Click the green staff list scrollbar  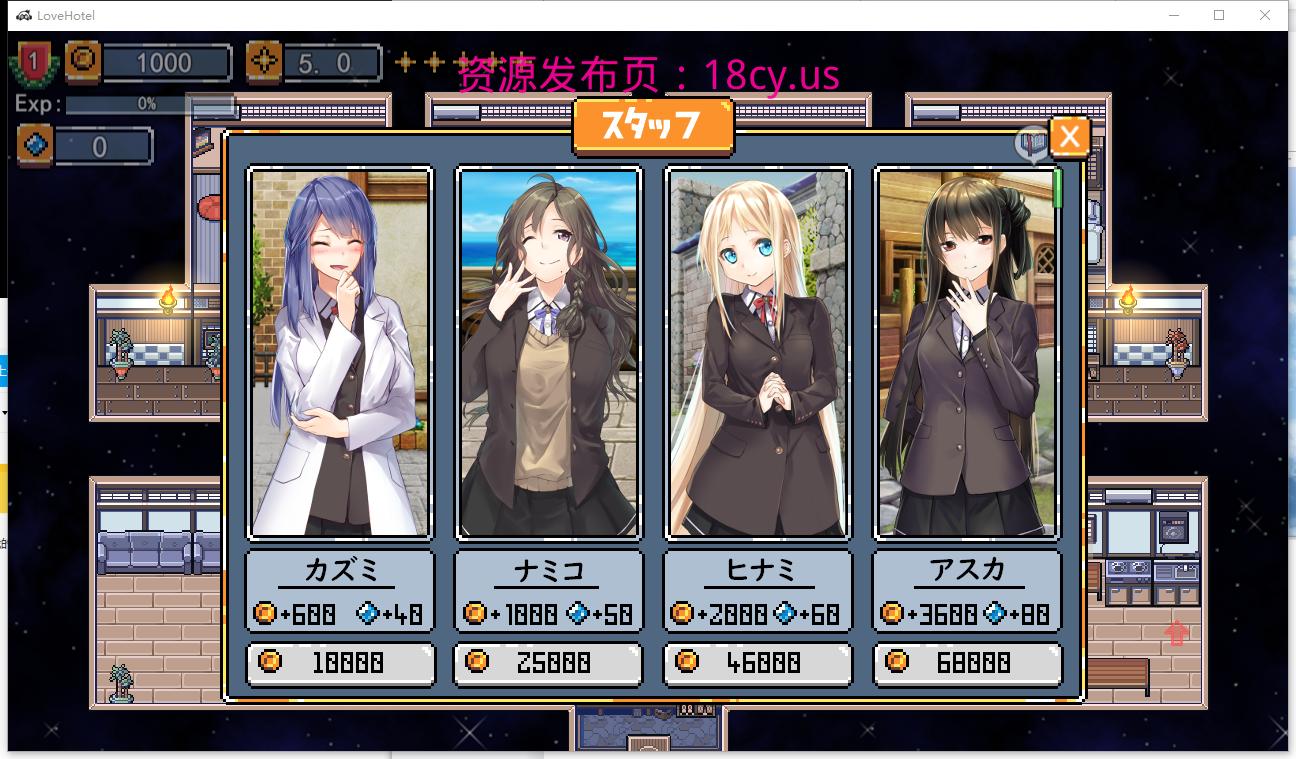click(x=1057, y=189)
